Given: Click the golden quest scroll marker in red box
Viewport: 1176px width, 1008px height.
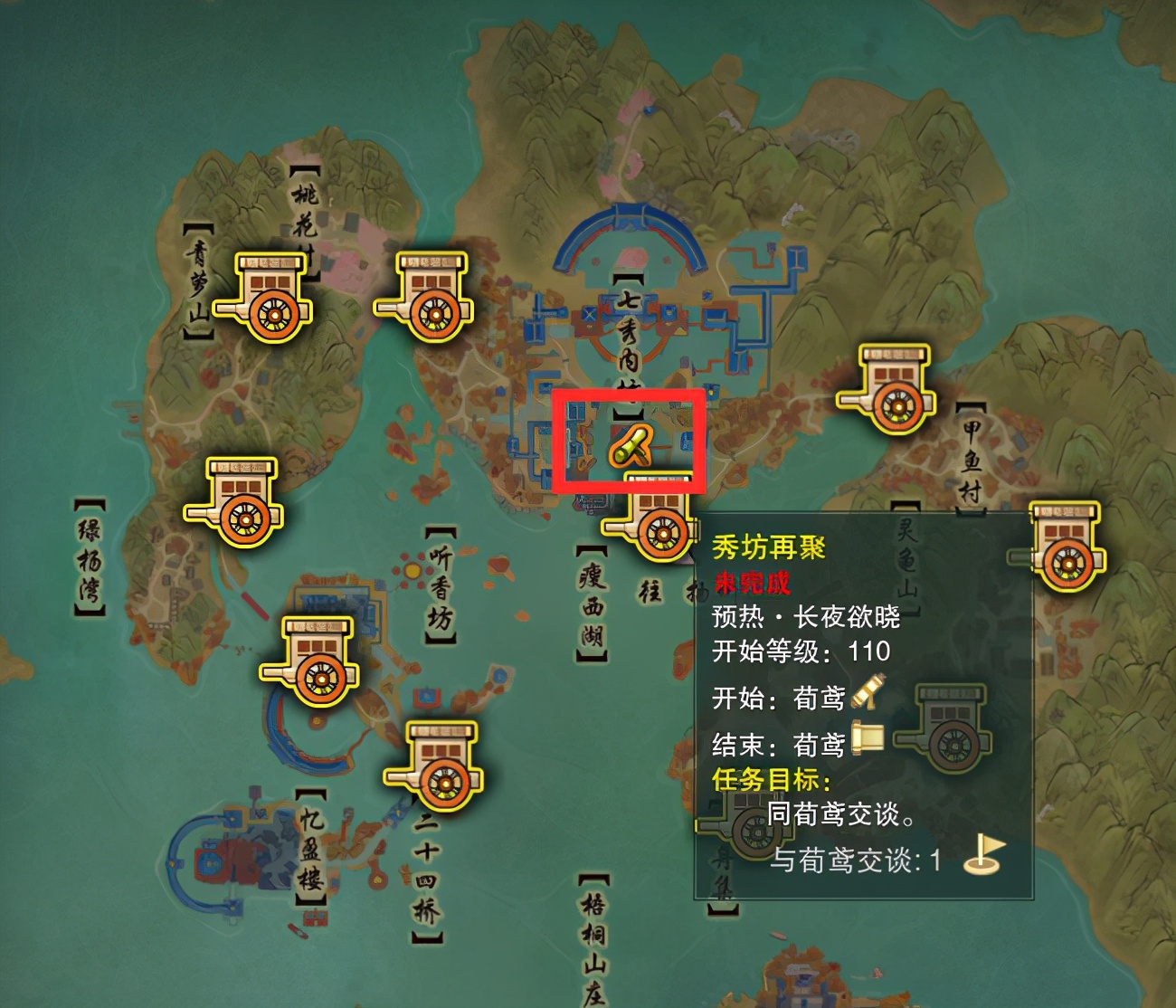Looking at the screenshot, I should (632, 445).
